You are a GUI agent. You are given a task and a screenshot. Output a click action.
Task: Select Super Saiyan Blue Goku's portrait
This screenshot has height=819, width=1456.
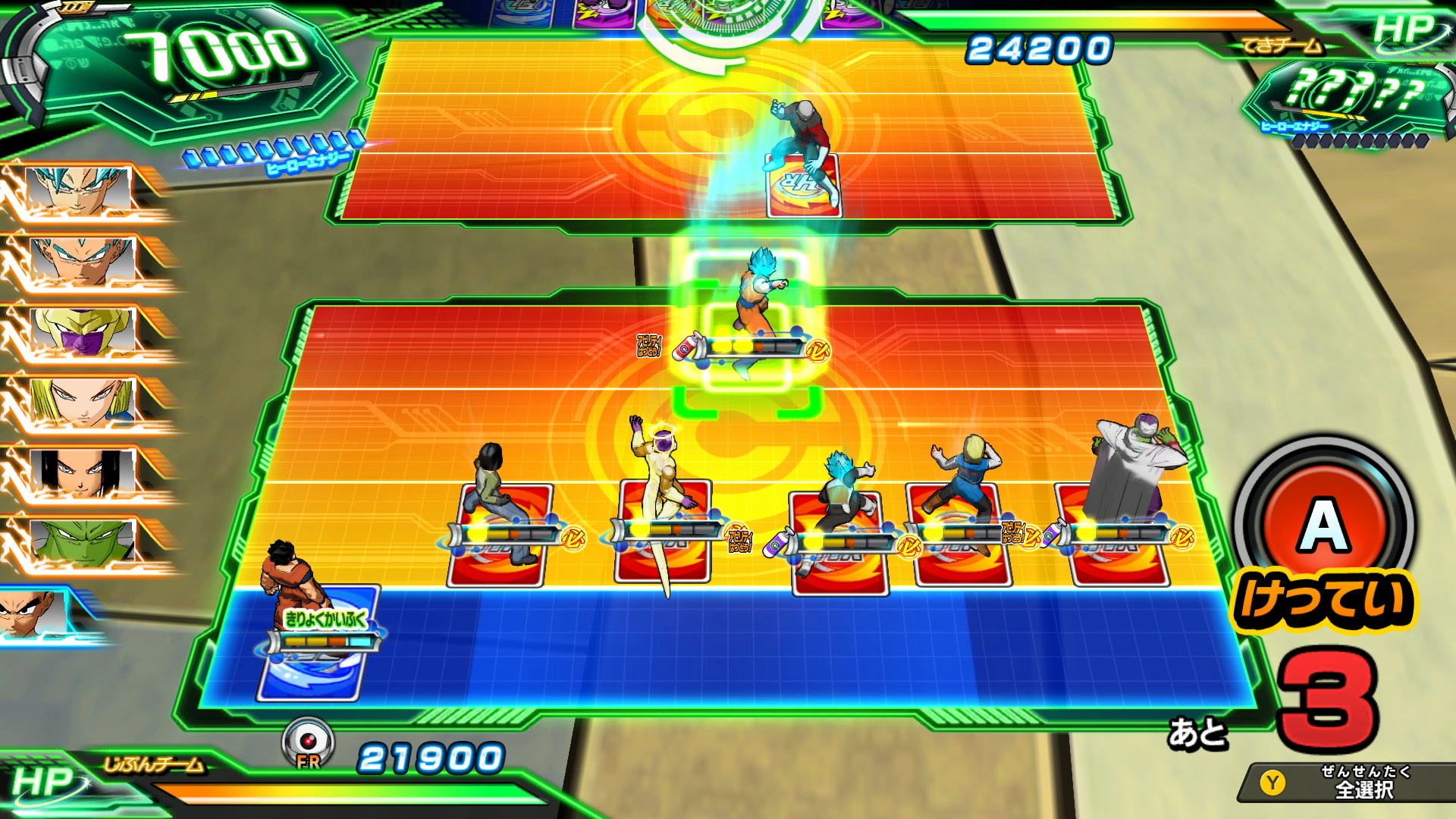79,190
